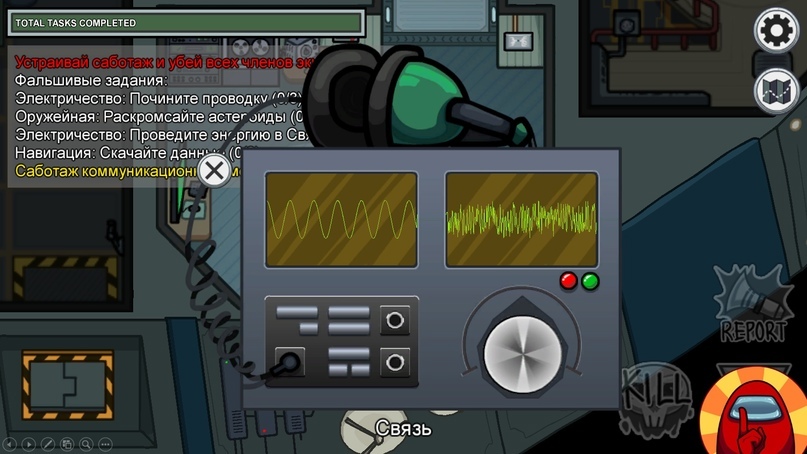Click the round tuning dial on the radio
The image size is (807, 454).
click(523, 352)
